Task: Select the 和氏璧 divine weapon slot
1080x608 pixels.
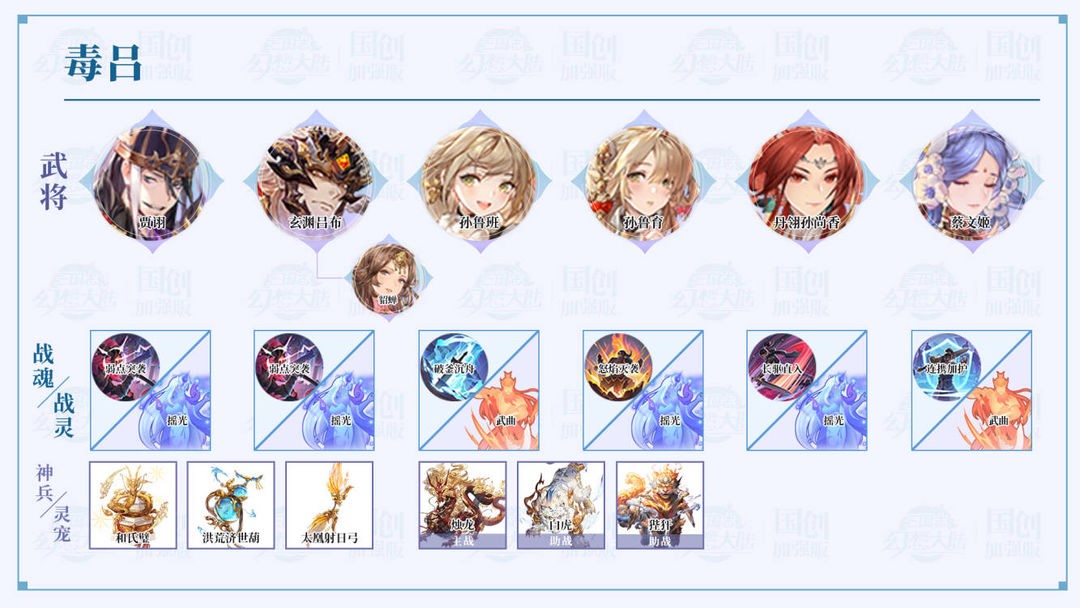Action: coord(133,504)
